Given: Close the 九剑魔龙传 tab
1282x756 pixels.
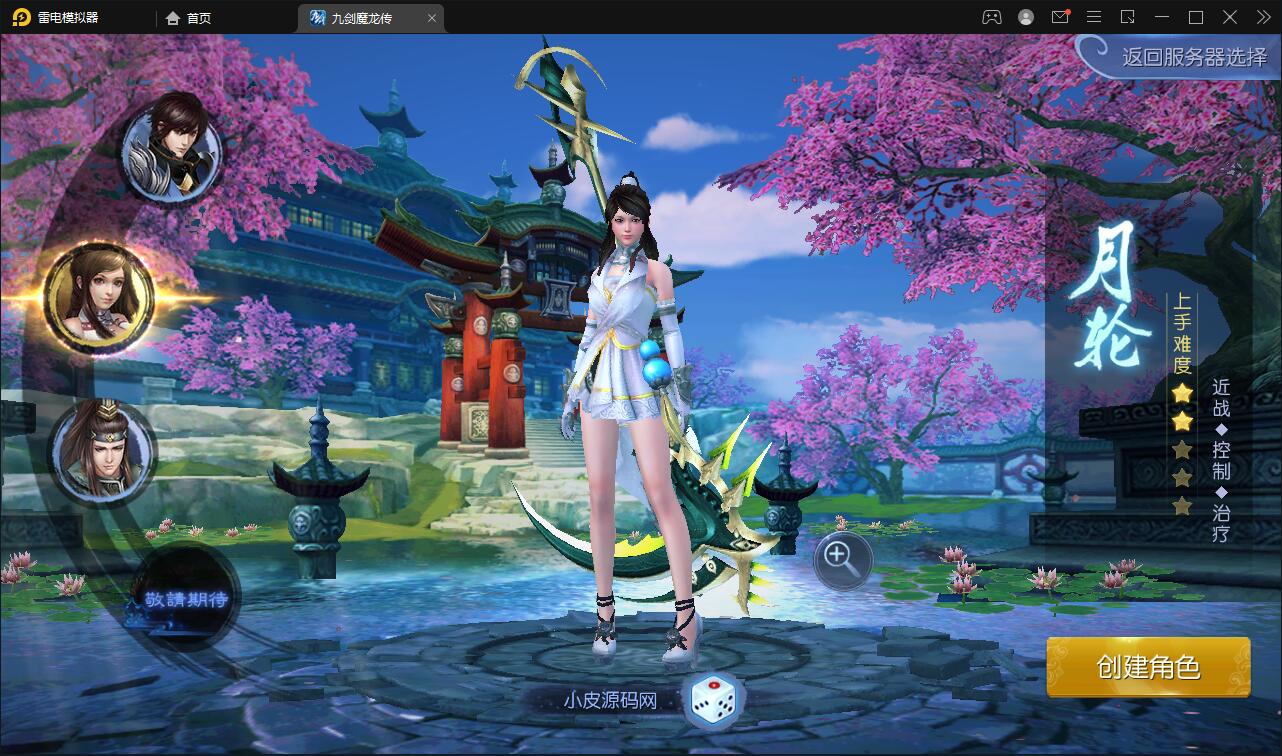Looking at the screenshot, I should [431, 17].
